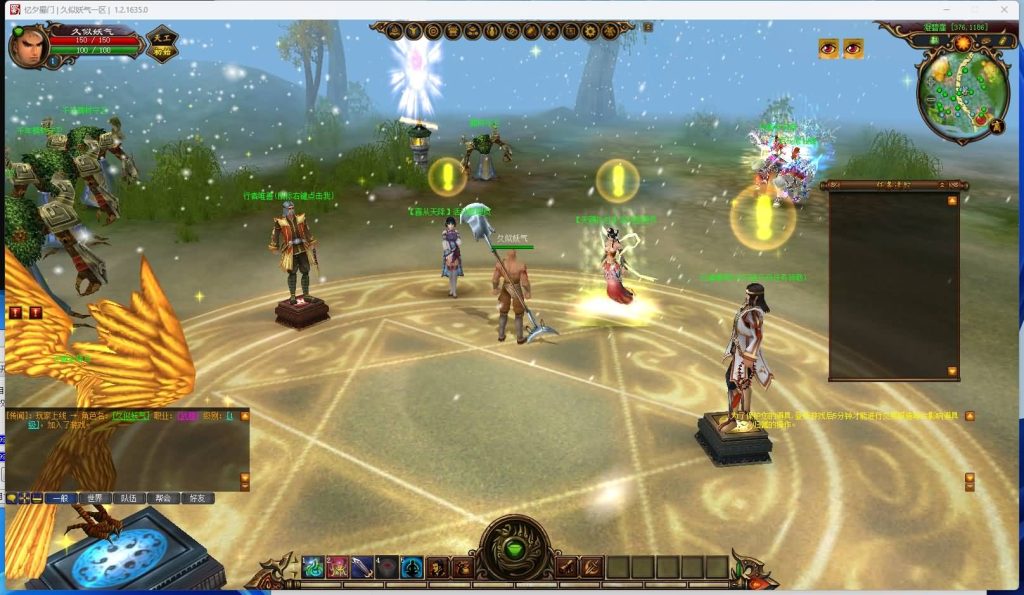This screenshot has width=1024, height=595.
Task: Click the 天工 badge beside the portrait
Action: point(162,45)
